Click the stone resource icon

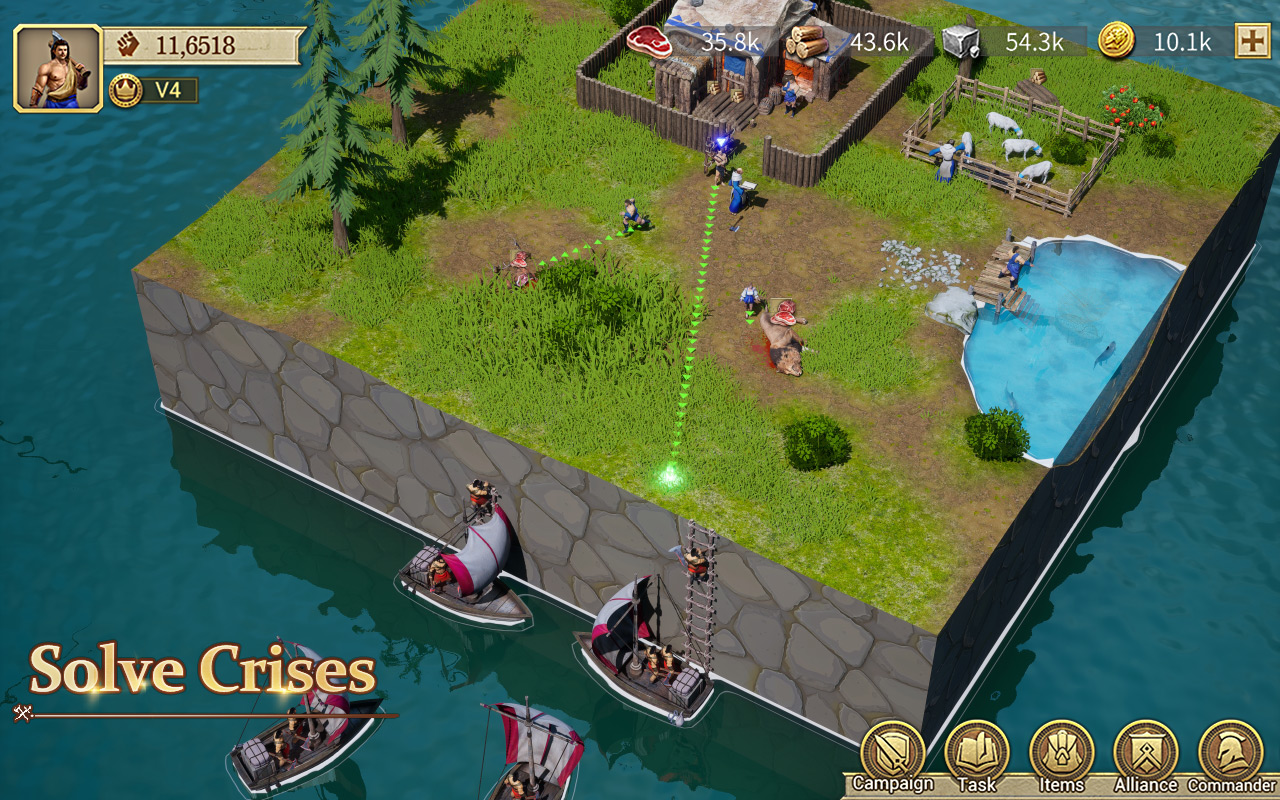click(x=960, y=42)
